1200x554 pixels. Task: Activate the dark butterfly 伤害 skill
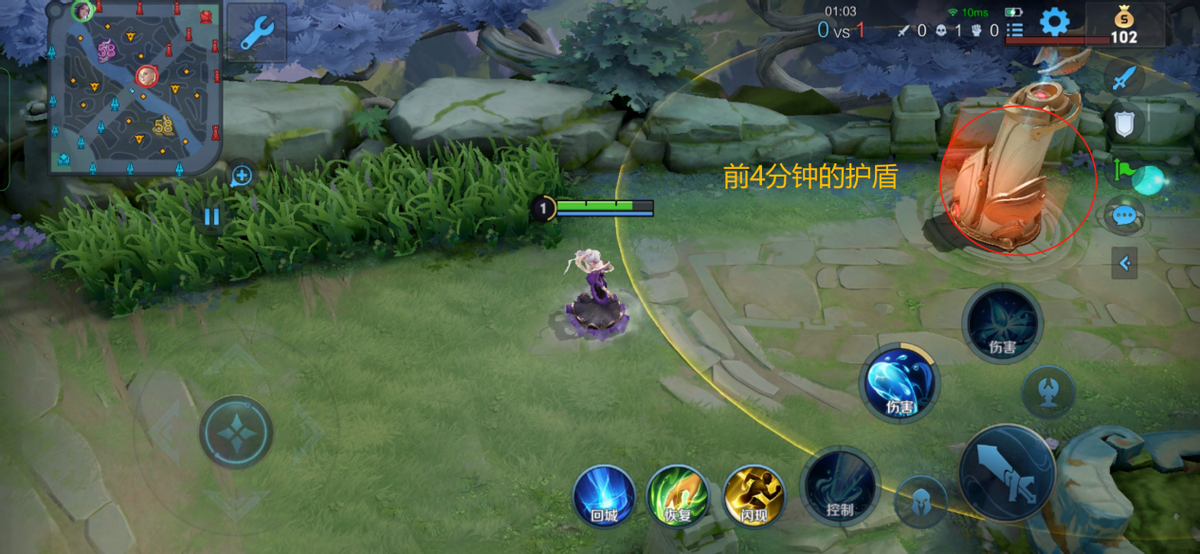pos(1002,323)
